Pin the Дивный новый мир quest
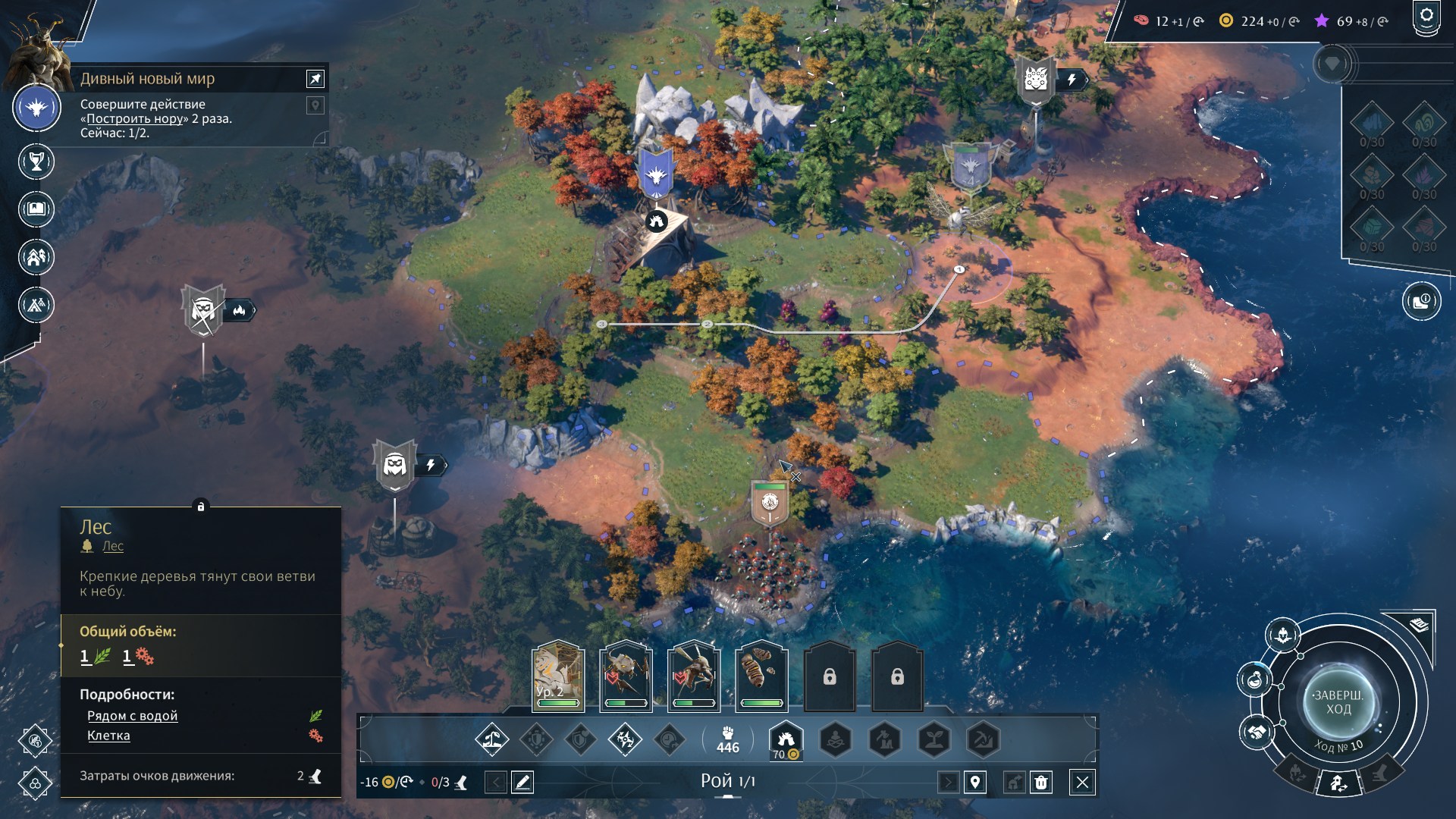 [x=315, y=78]
